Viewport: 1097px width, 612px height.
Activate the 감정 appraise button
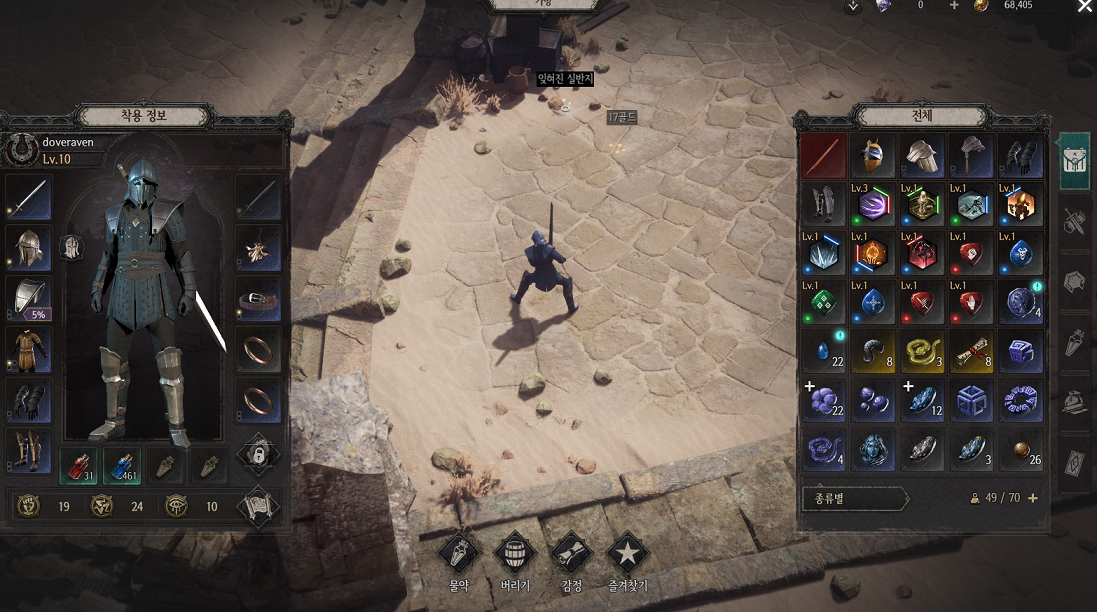click(572, 552)
